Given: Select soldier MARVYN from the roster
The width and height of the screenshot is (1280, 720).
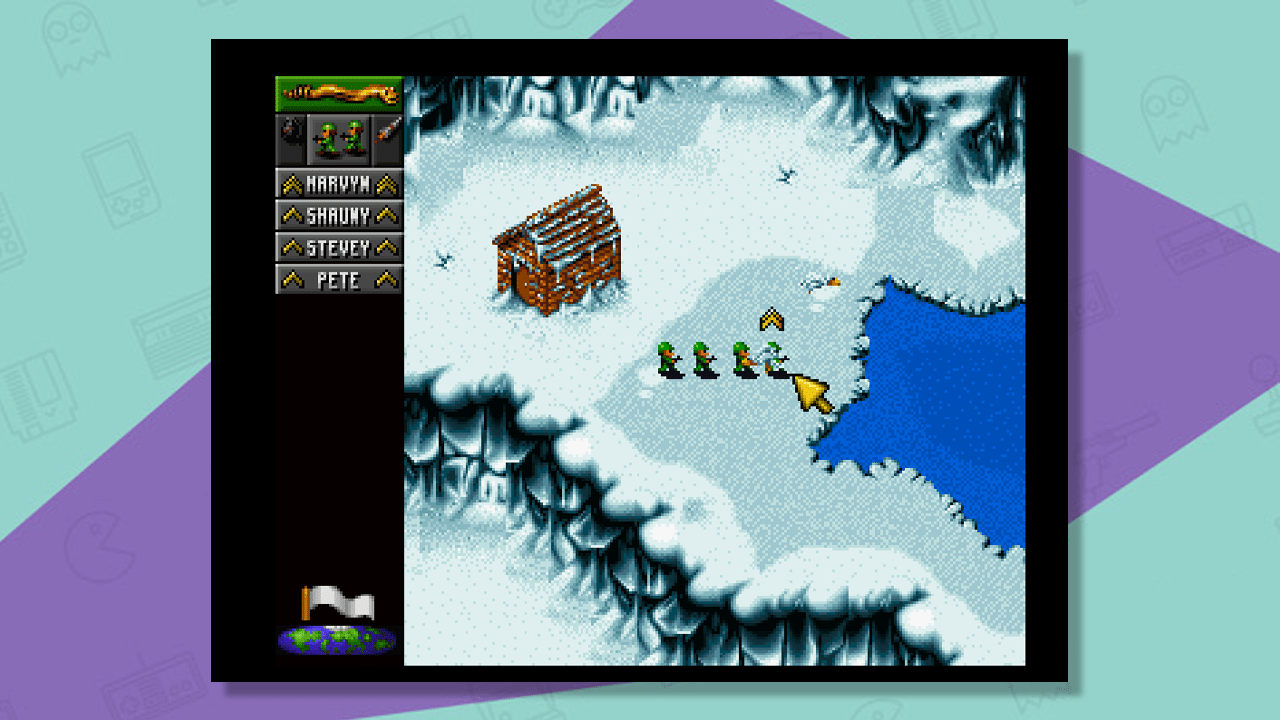Looking at the screenshot, I should point(337,184).
